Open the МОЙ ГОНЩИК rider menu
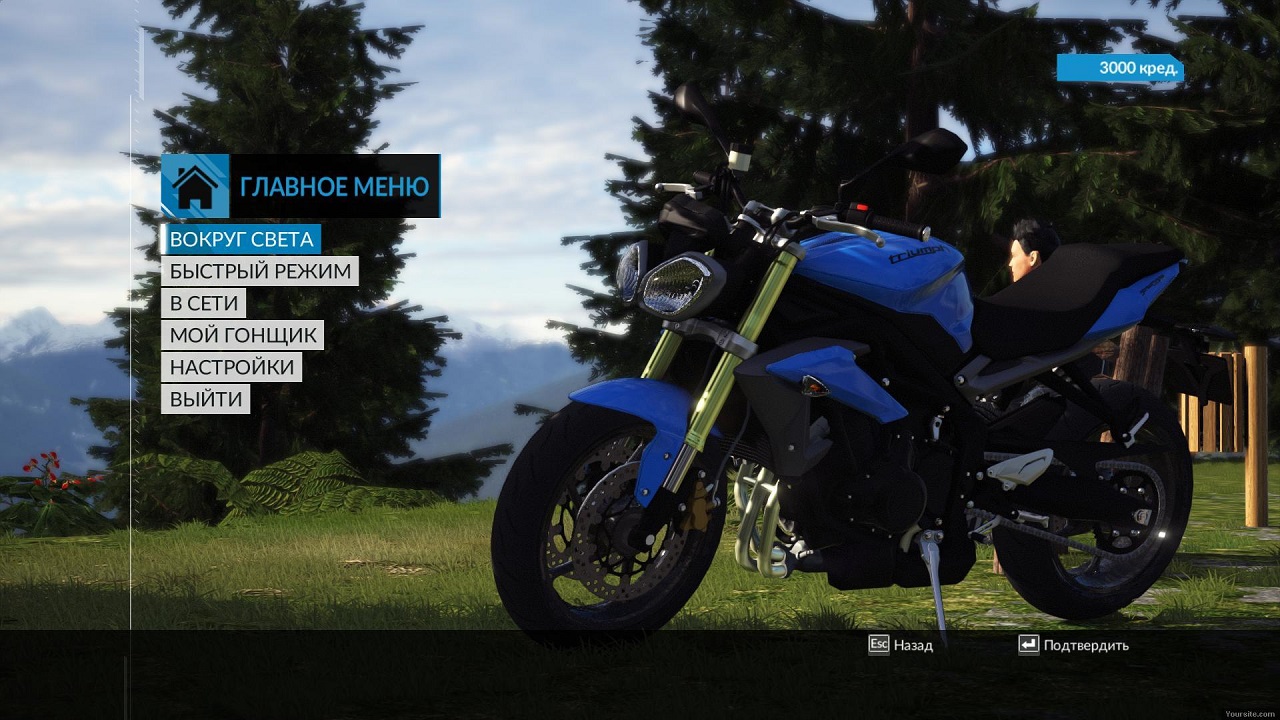This screenshot has width=1280, height=720. click(x=243, y=335)
